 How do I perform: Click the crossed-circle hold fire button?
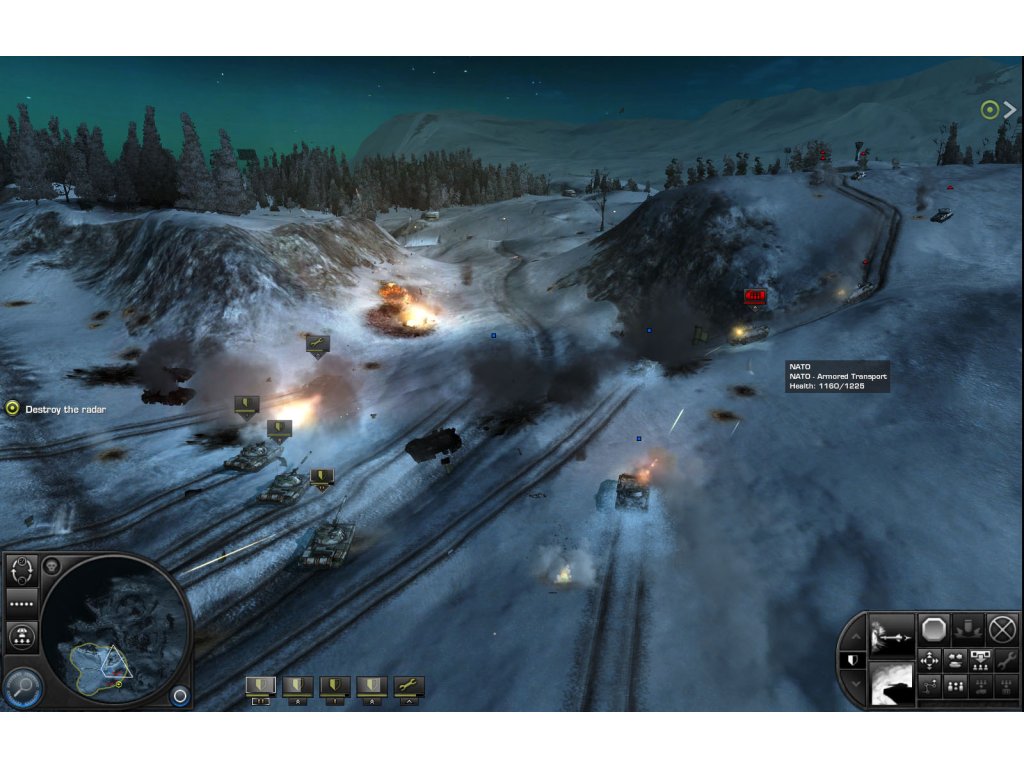pyautogui.click(x=1002, y=630)
